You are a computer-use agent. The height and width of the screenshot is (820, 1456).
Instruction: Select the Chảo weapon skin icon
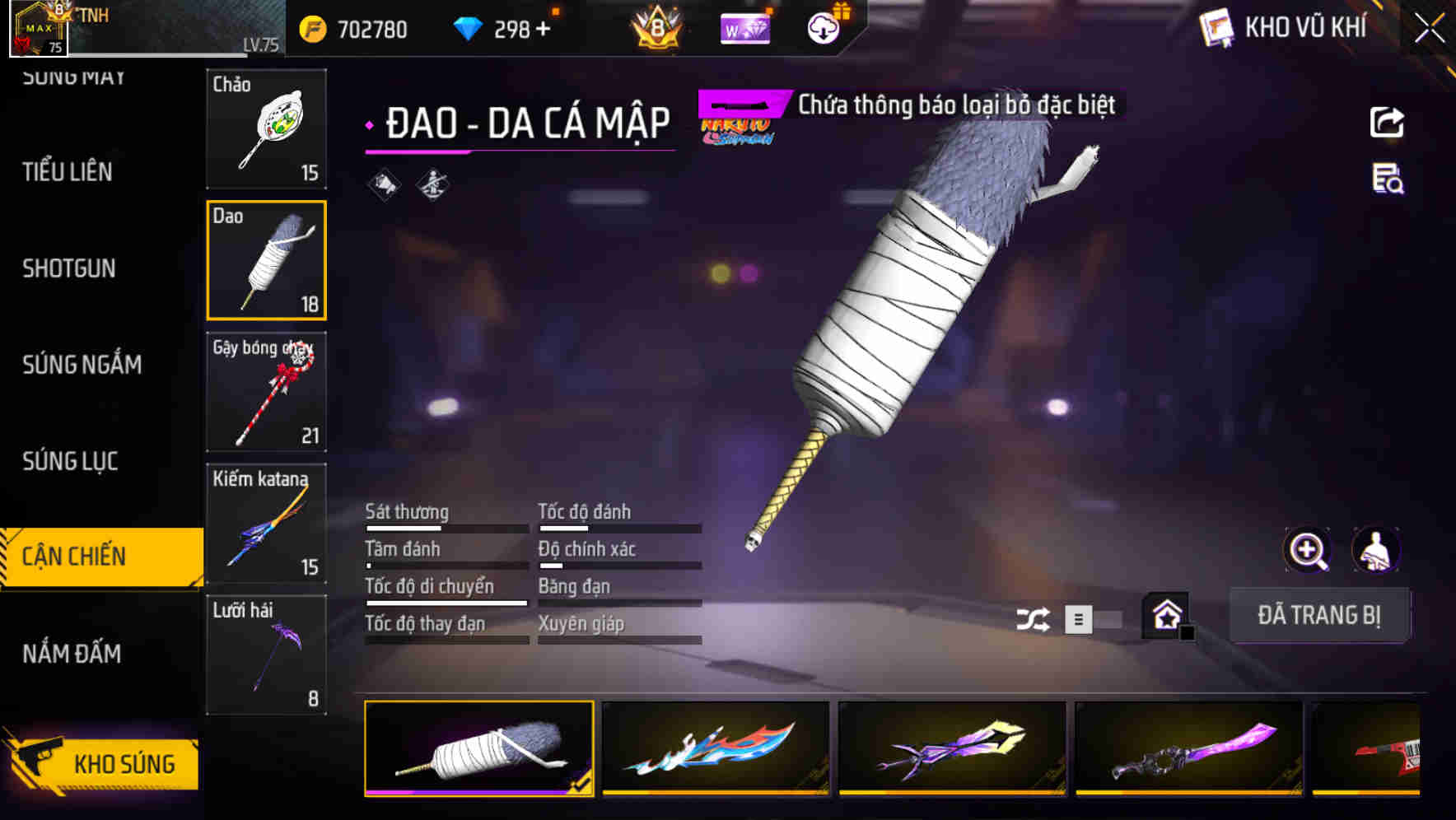pyautogui.click(x=265, y=128)
